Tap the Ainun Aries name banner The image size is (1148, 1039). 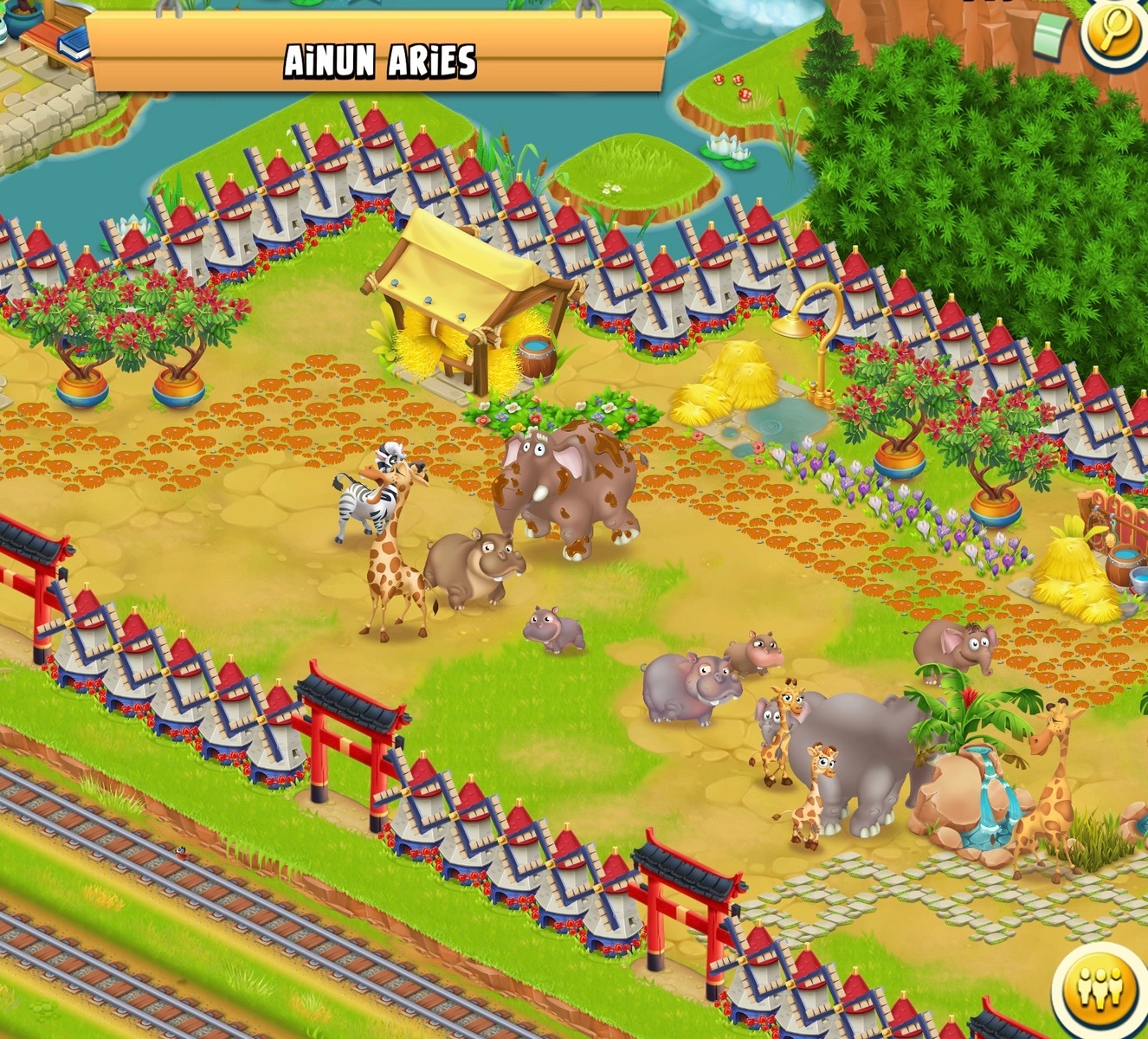point(380,59)
